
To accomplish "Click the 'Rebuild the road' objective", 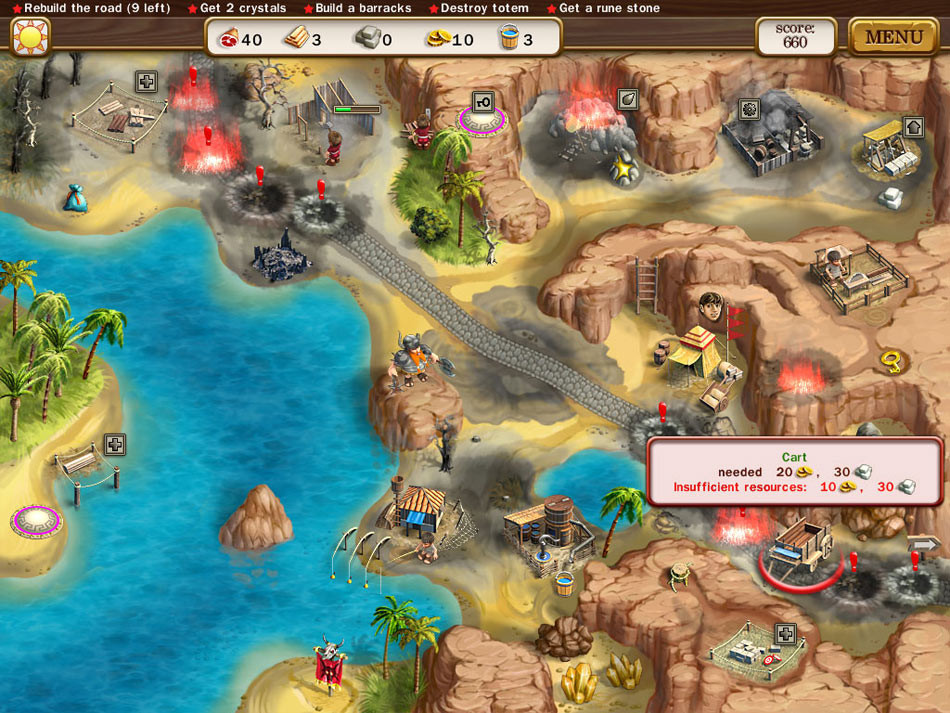I will (91, 8).
